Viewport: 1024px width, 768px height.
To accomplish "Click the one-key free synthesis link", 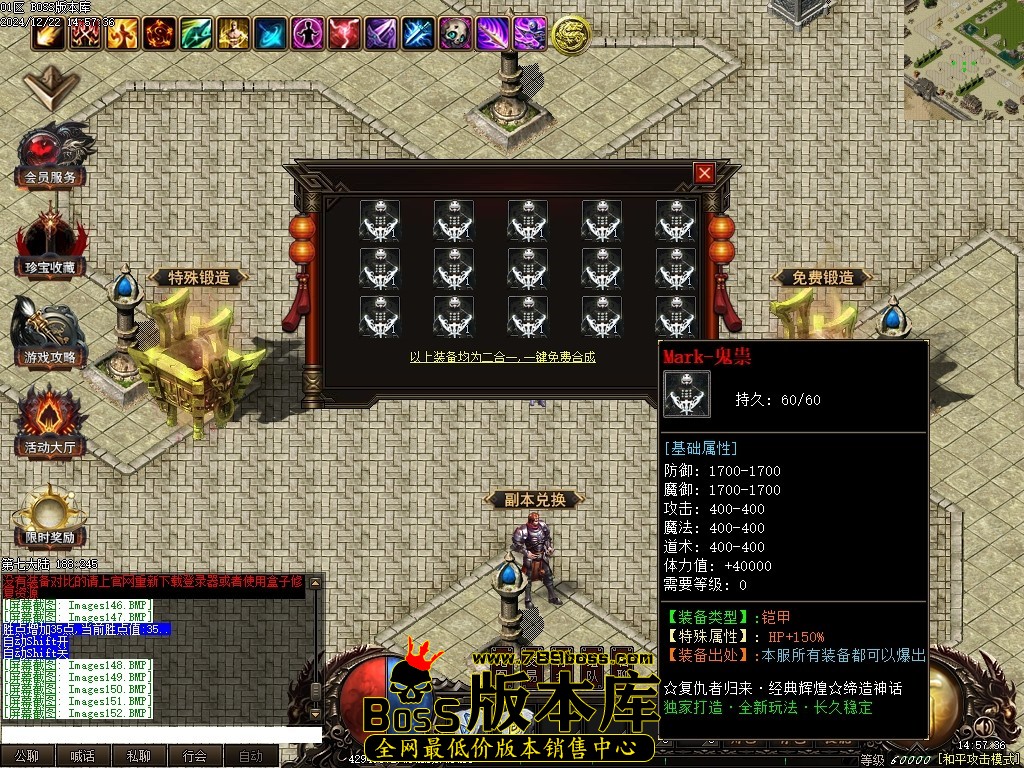I will (x=502, y=357).
